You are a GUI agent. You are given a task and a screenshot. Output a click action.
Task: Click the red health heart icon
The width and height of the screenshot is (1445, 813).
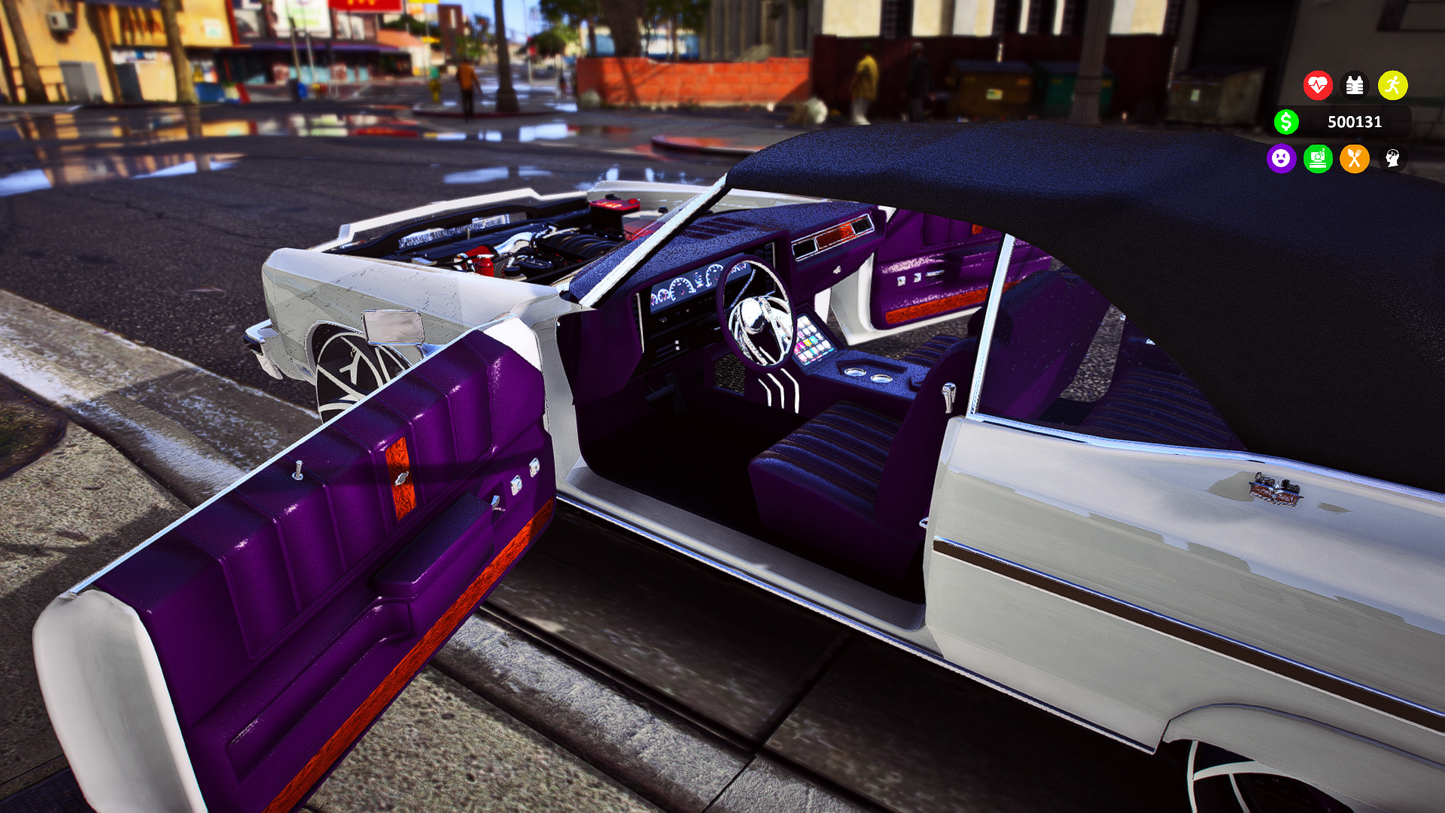click(1317, 86)
